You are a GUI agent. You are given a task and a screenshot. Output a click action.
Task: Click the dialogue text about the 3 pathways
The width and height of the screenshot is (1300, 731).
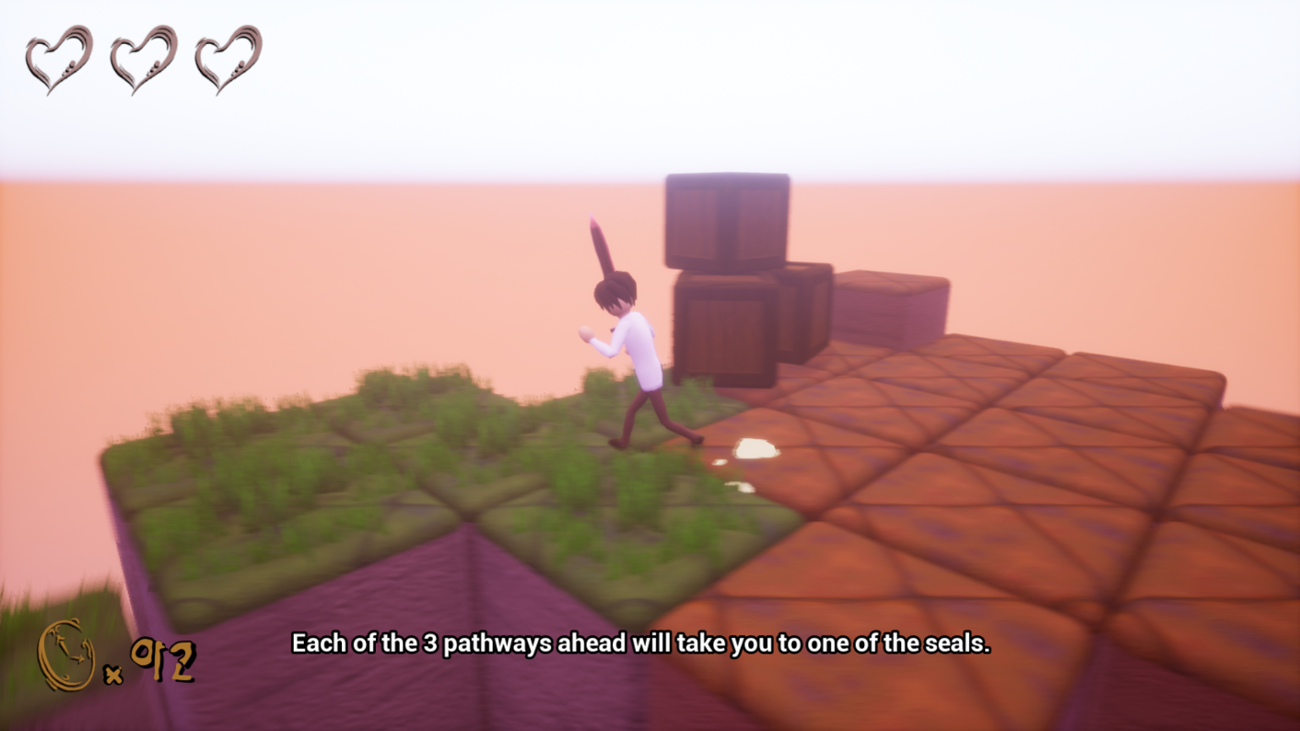point(640,644)
